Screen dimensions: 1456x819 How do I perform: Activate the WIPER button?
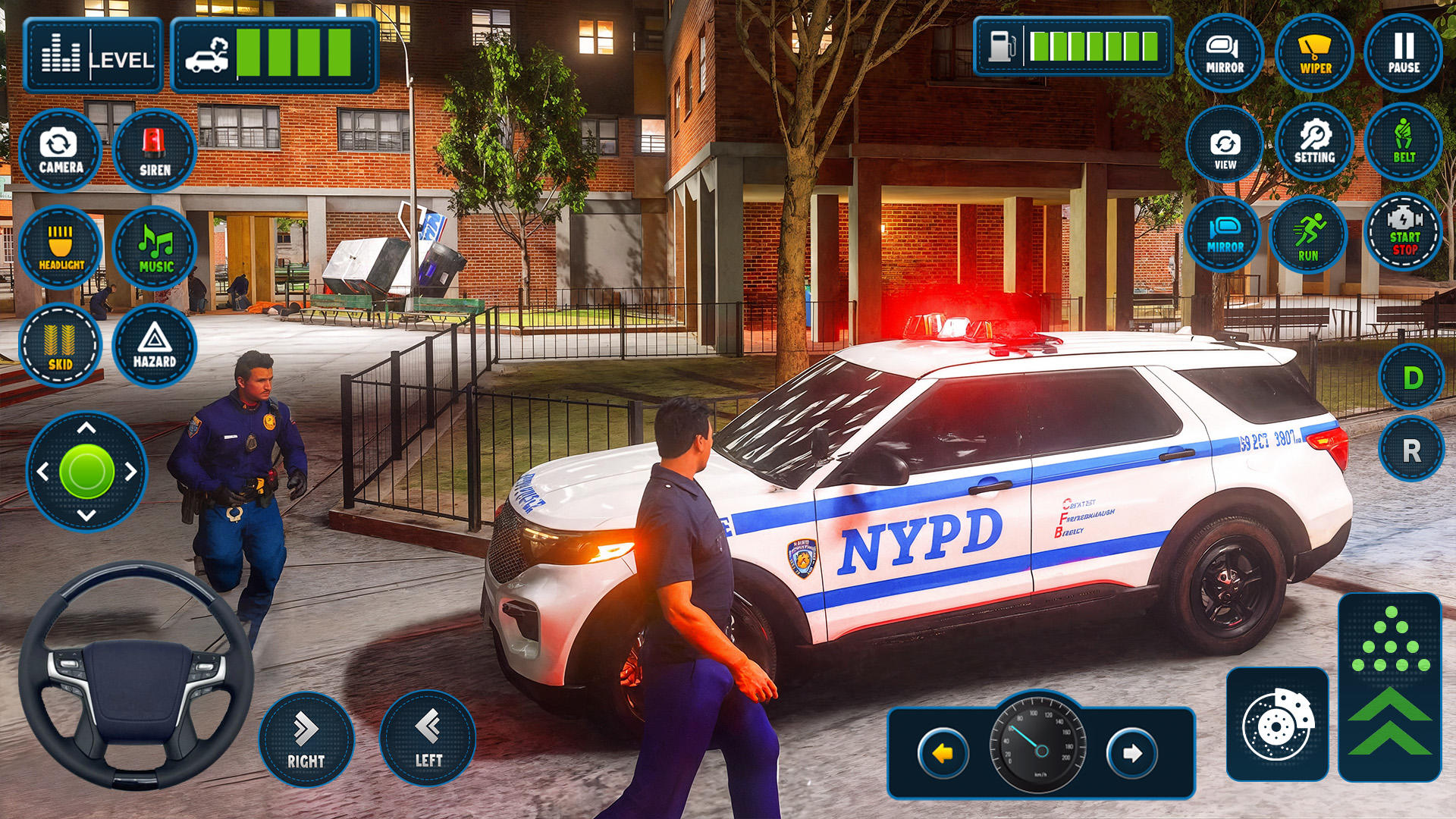click(x=1315, y=53)
